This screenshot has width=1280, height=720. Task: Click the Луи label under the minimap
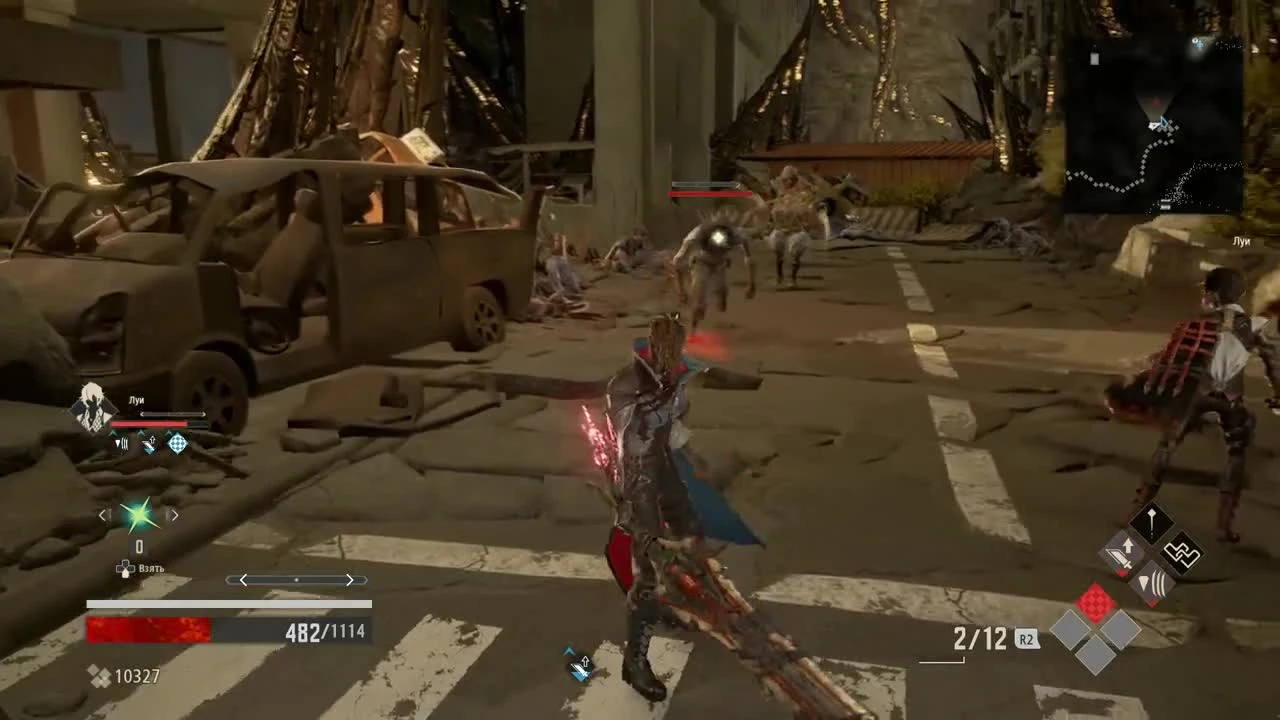1240,241
